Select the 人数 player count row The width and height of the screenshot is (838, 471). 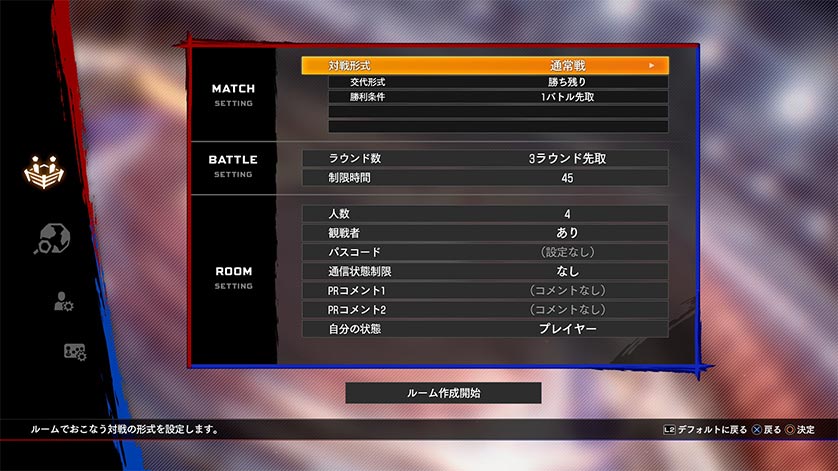click(484, 213)
